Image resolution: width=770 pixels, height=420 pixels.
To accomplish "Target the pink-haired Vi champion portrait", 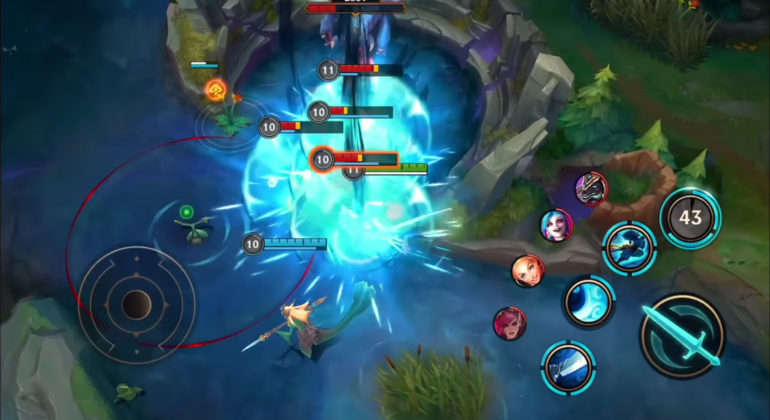I will pos(509,322).
